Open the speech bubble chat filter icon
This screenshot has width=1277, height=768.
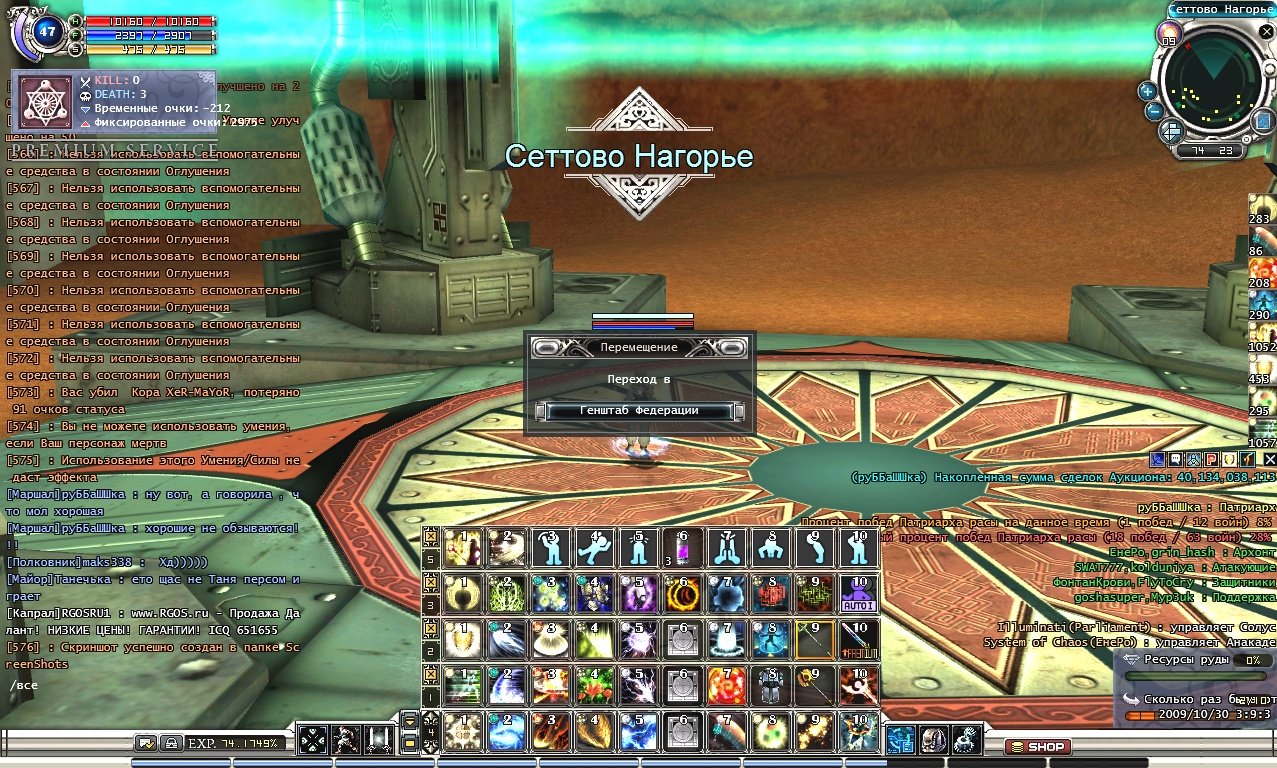[x=146, y=743]
